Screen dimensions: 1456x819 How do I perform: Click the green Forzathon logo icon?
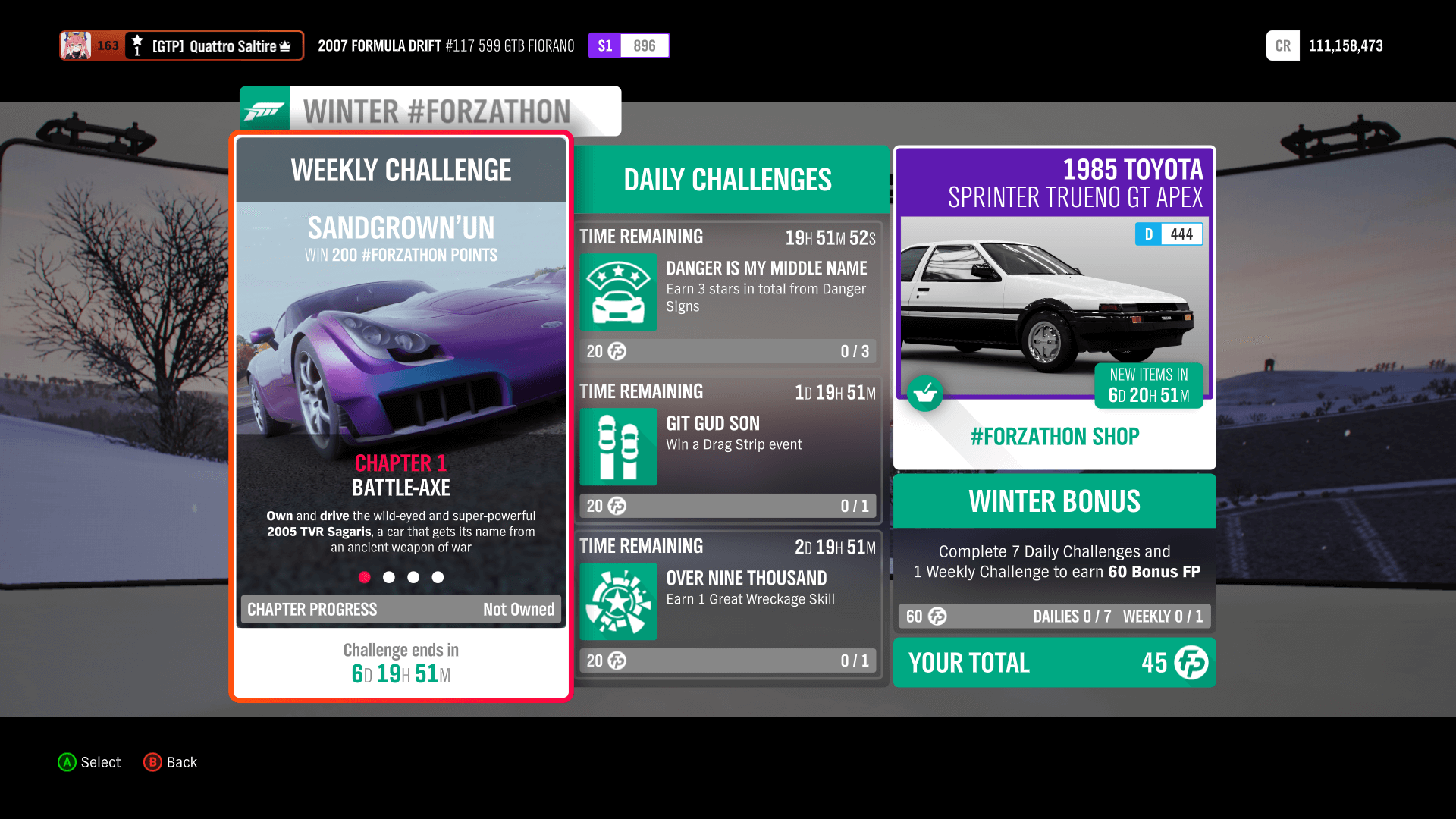pyautogui.click(x=264, y=108)
